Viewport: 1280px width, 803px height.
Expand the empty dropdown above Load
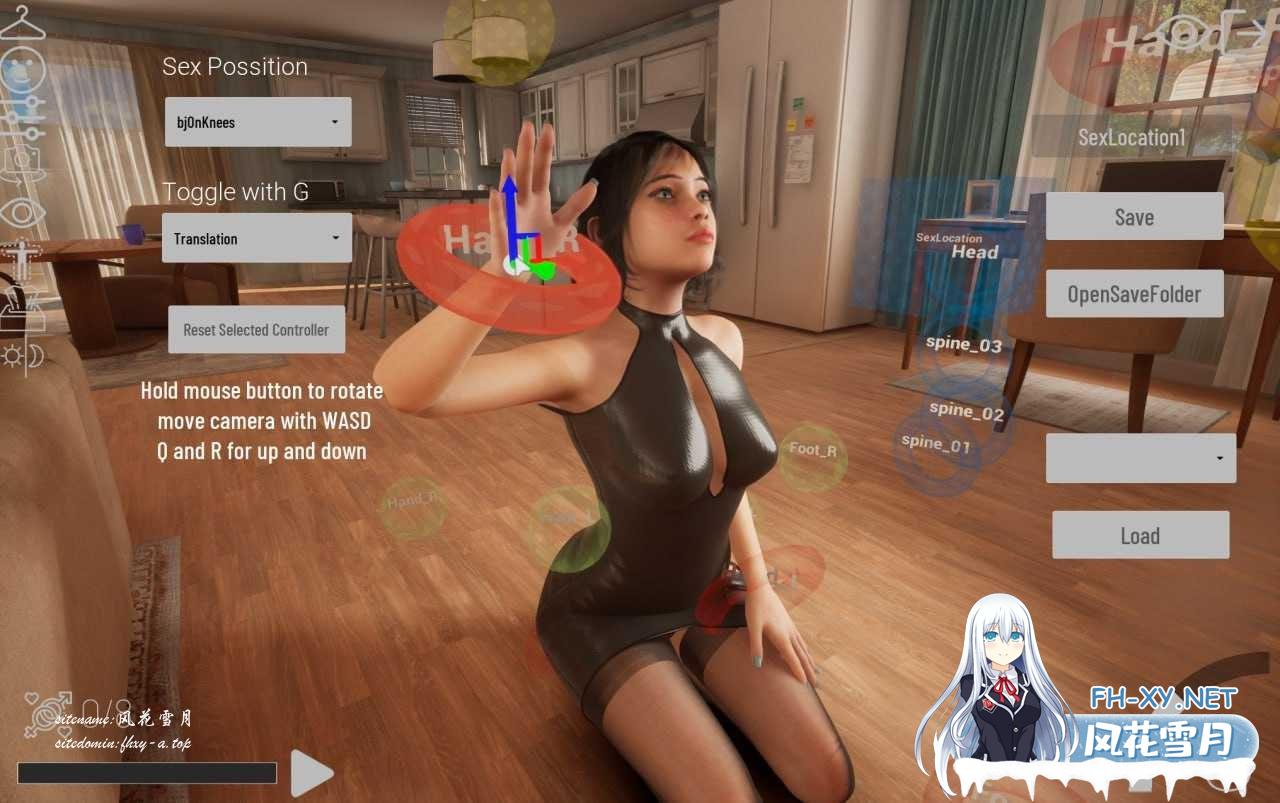pyautogui.click(x=1141, y=458)
